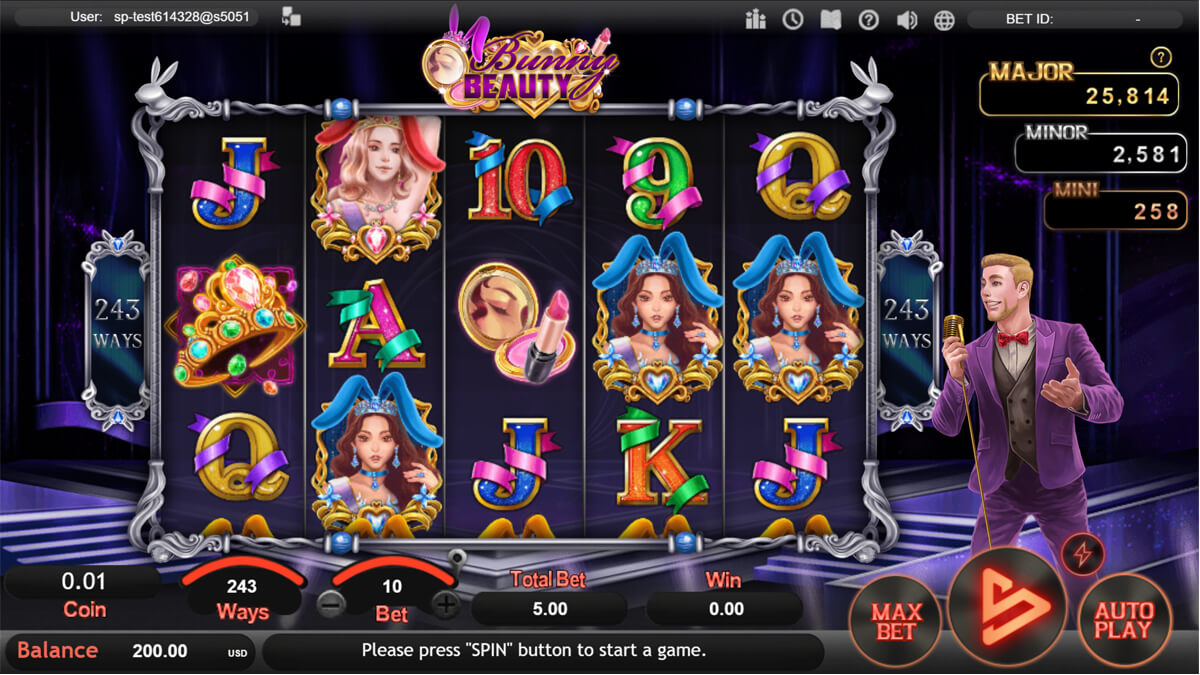This screenshot has height=675, width=1200.
Task: Decrease the bet with the minus button
Action: (x=331, y=604)
